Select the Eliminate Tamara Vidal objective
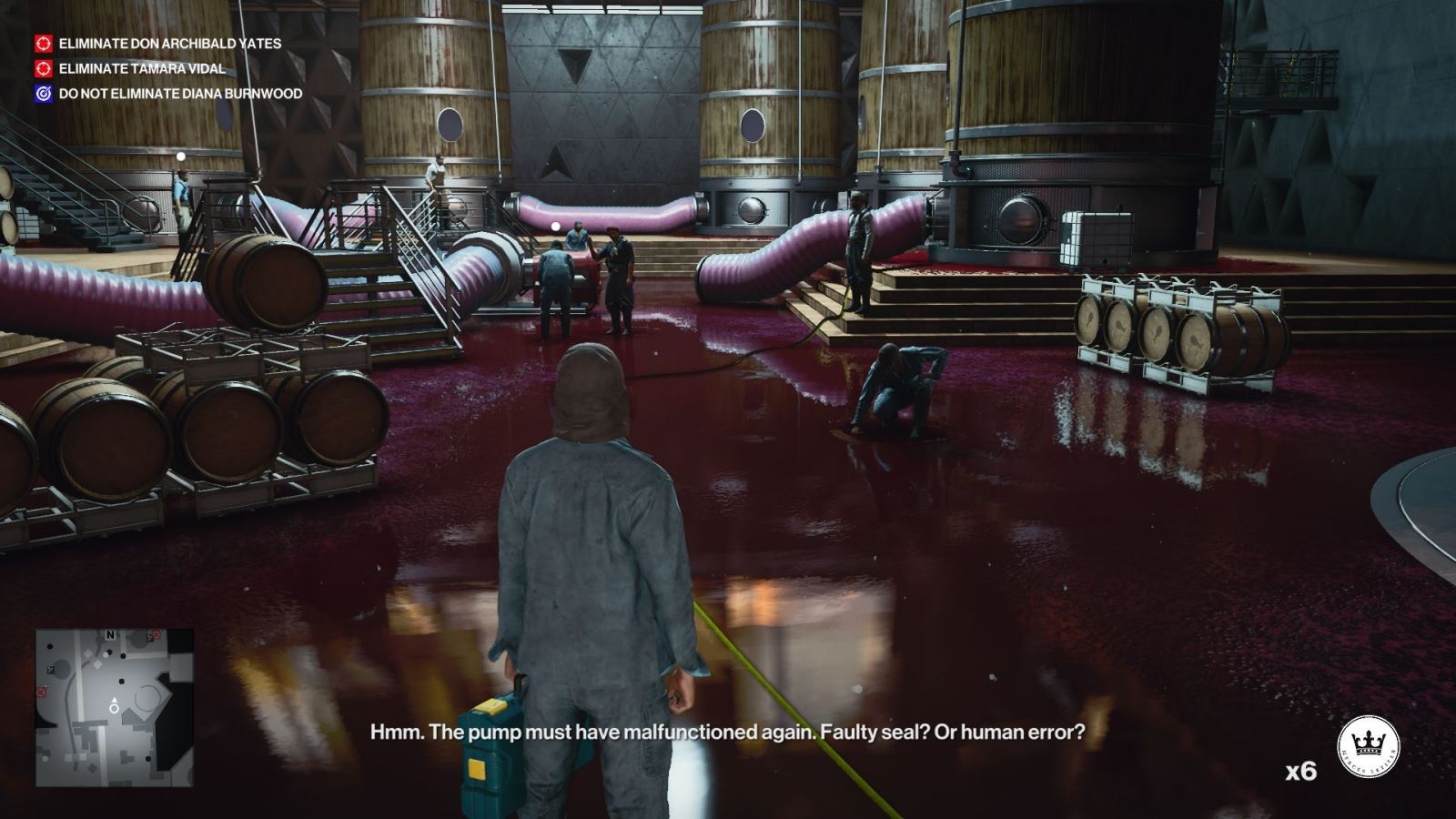This screenshot has width=1456, height=819. coord(142,68)
